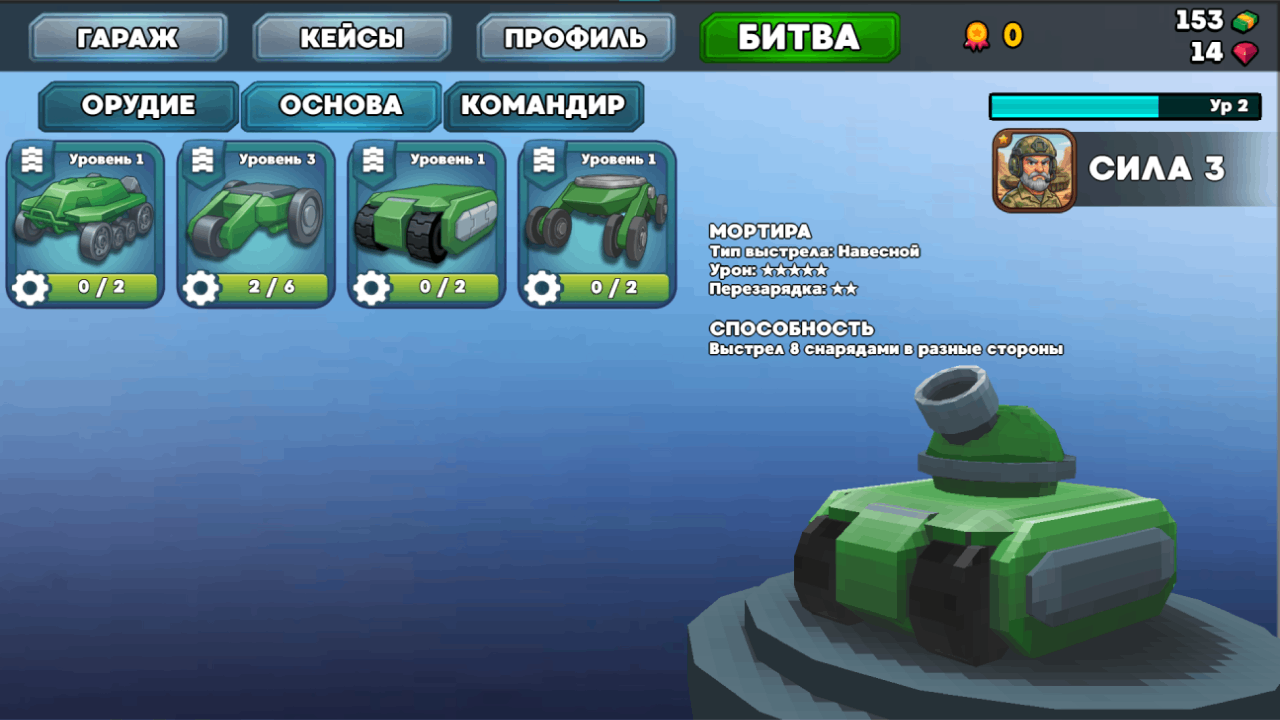Screen dimensions: 1280x720
Task: Click the gear icon showing 2 / 6
Action: pyautogui.click(x=200, y=288)
